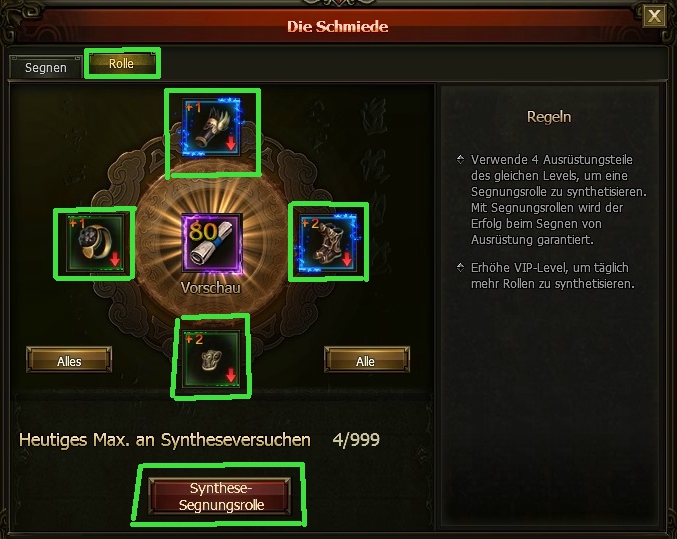The image size is (677, 539).
Task: Open the level 80 scroll preview
Action: click(212, 243)
